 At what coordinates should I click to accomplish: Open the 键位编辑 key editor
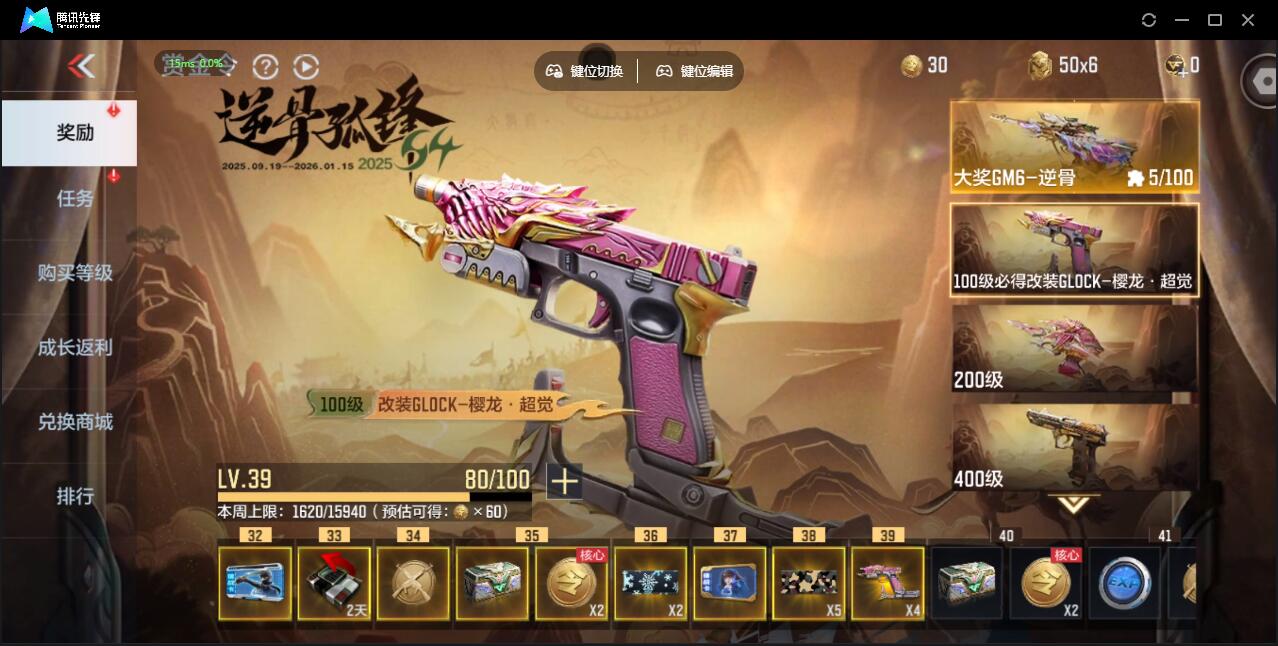pyautogui.click(x=695, y=71)
